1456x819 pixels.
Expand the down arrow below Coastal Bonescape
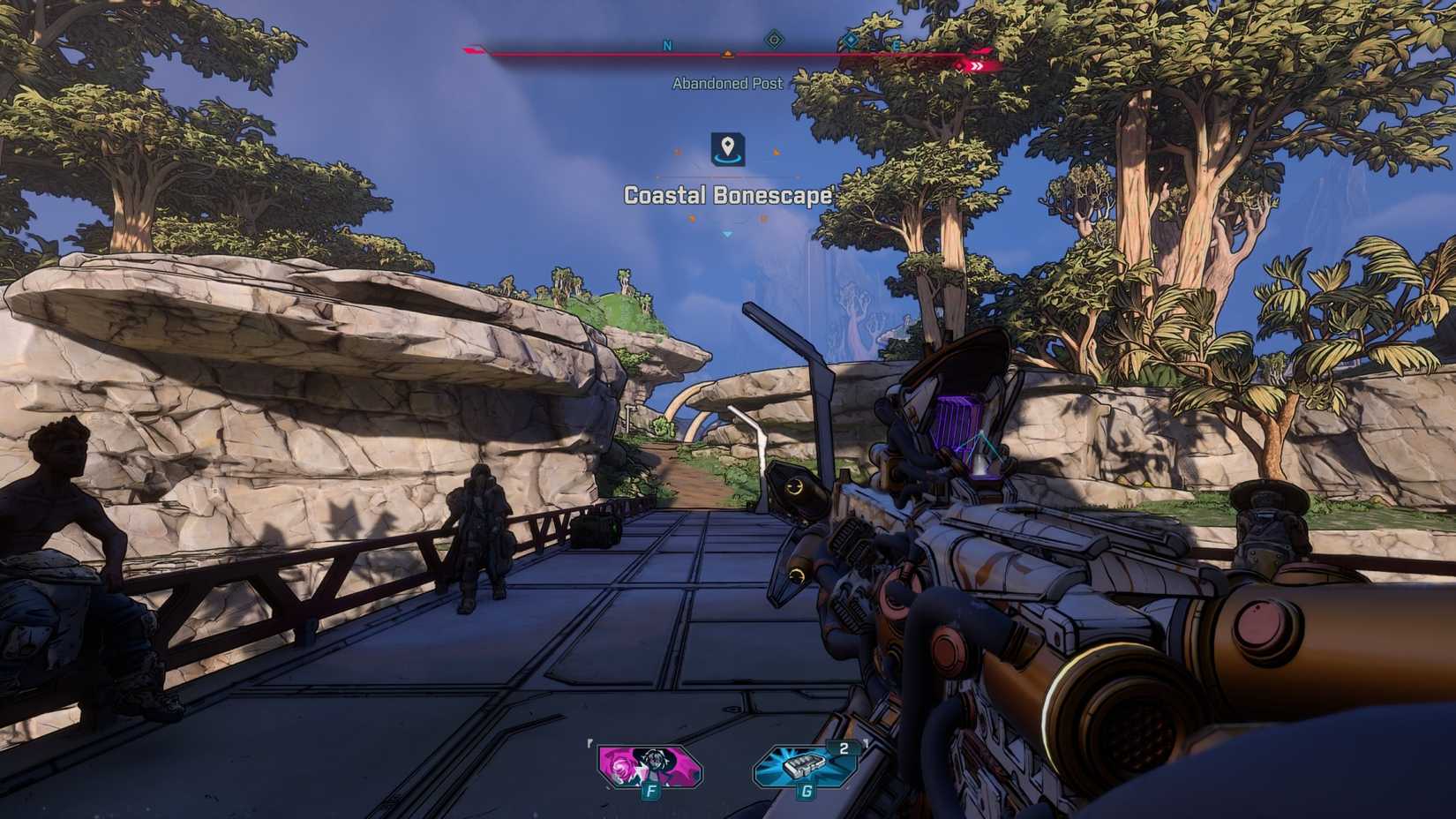726,234
